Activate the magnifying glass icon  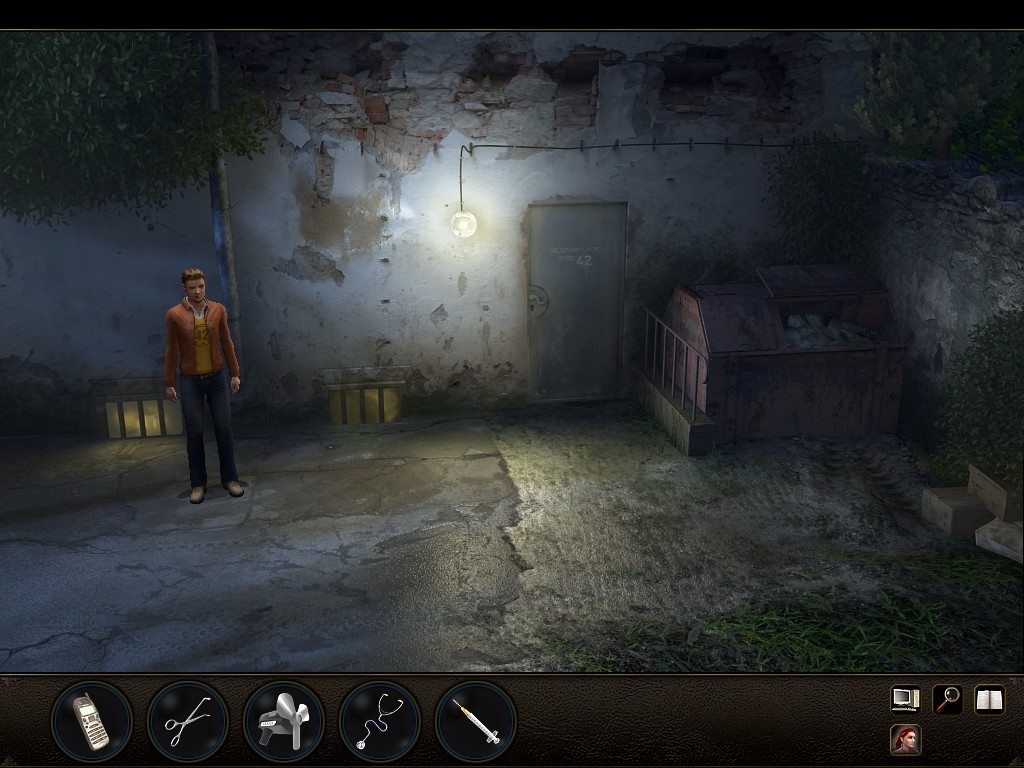(x=947, y=699)
